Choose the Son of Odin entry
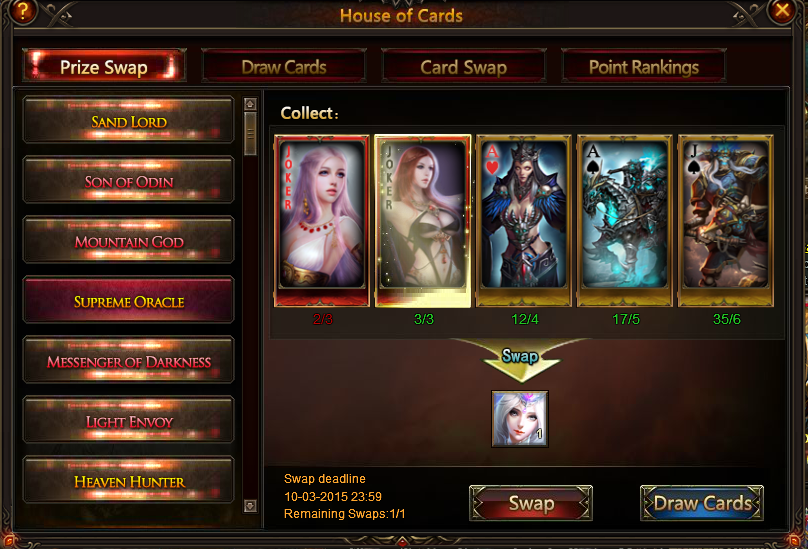This screenshot has width=808, height=549. 128,182
